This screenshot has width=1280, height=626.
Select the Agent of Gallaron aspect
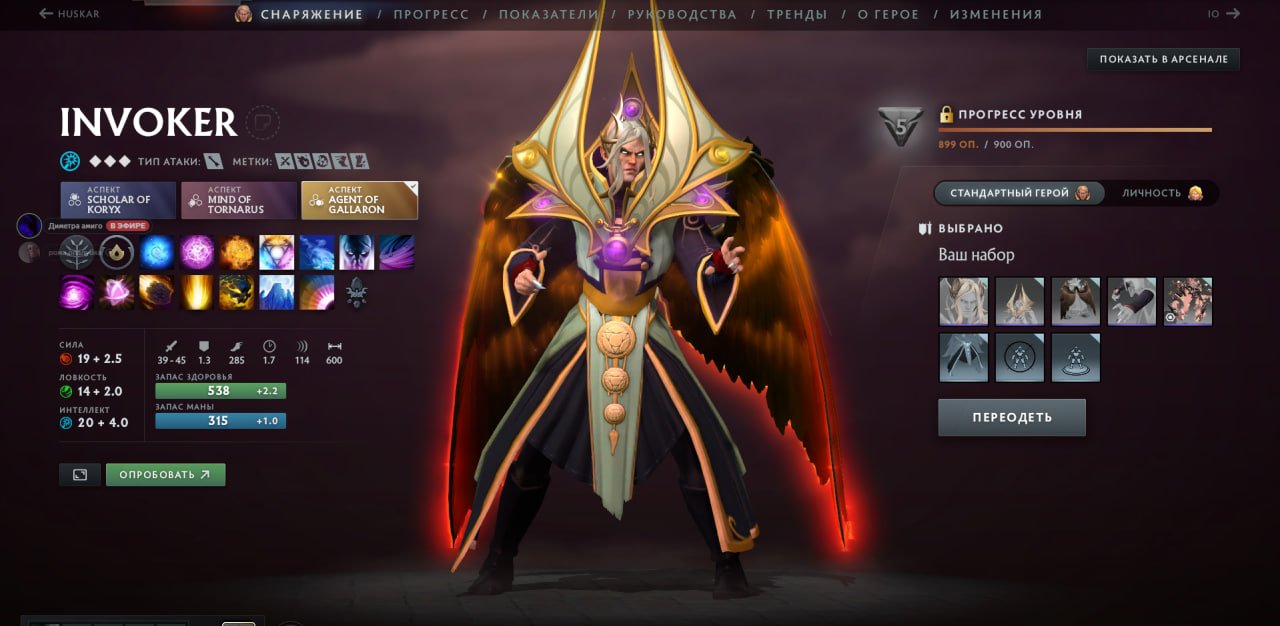tap(359, 200)
